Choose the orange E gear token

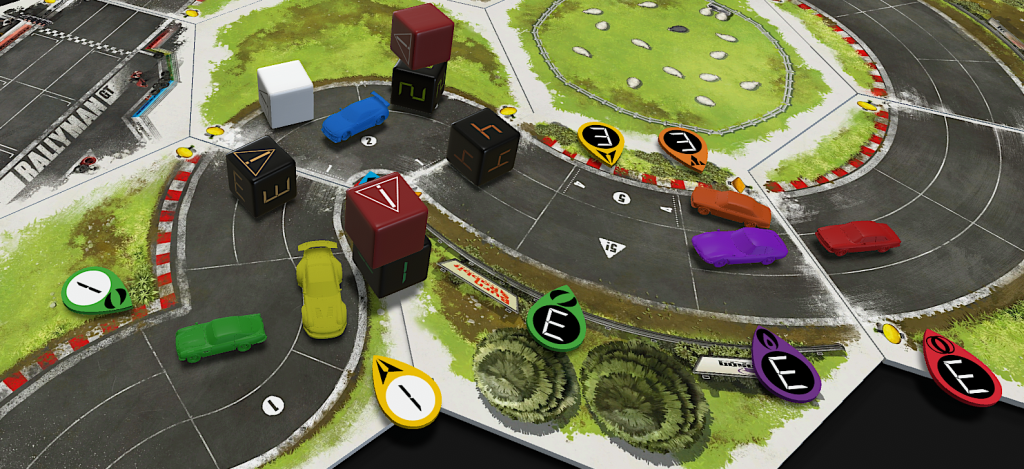[683, 146]
